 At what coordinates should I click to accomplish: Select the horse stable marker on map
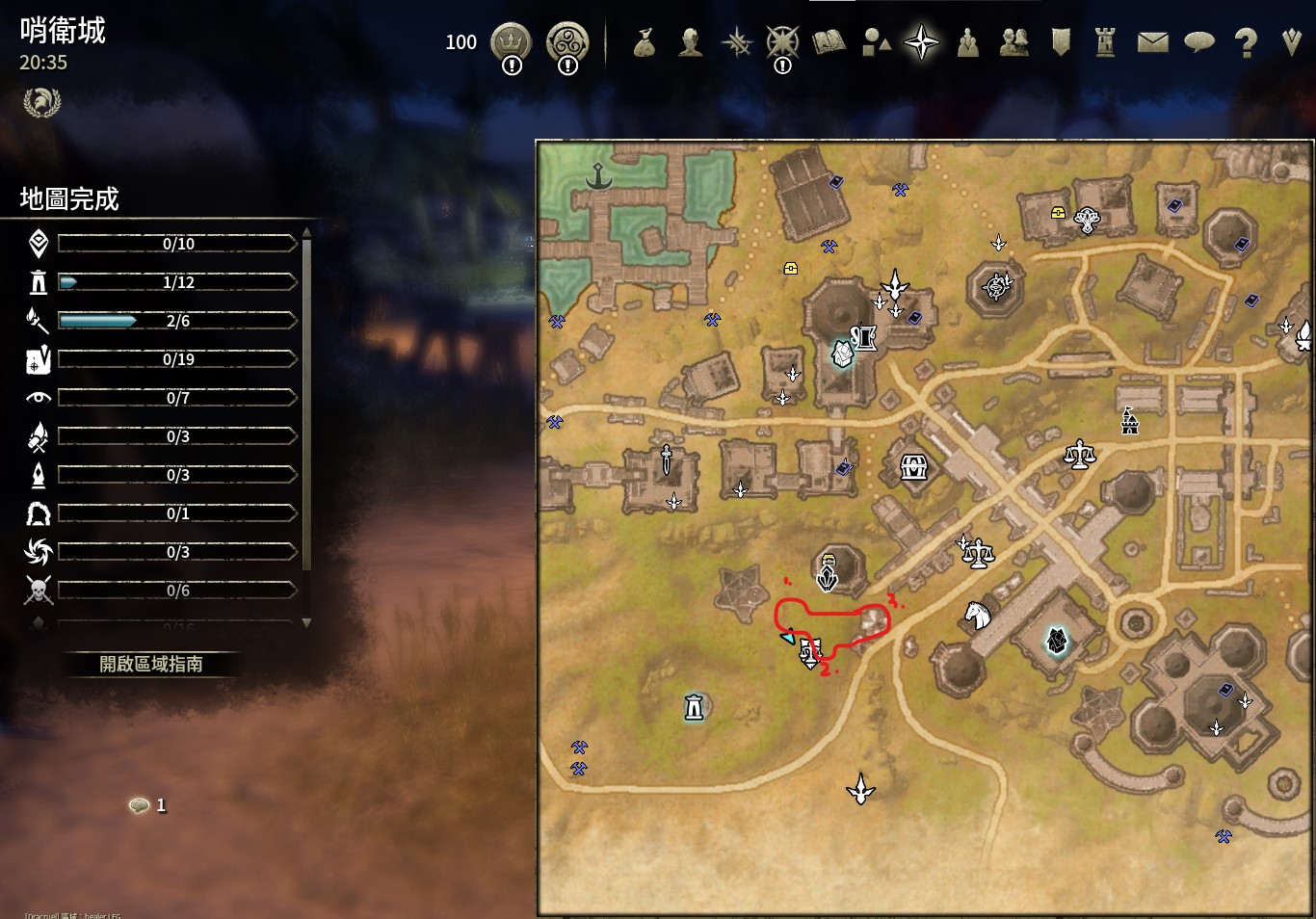[977, 614]
